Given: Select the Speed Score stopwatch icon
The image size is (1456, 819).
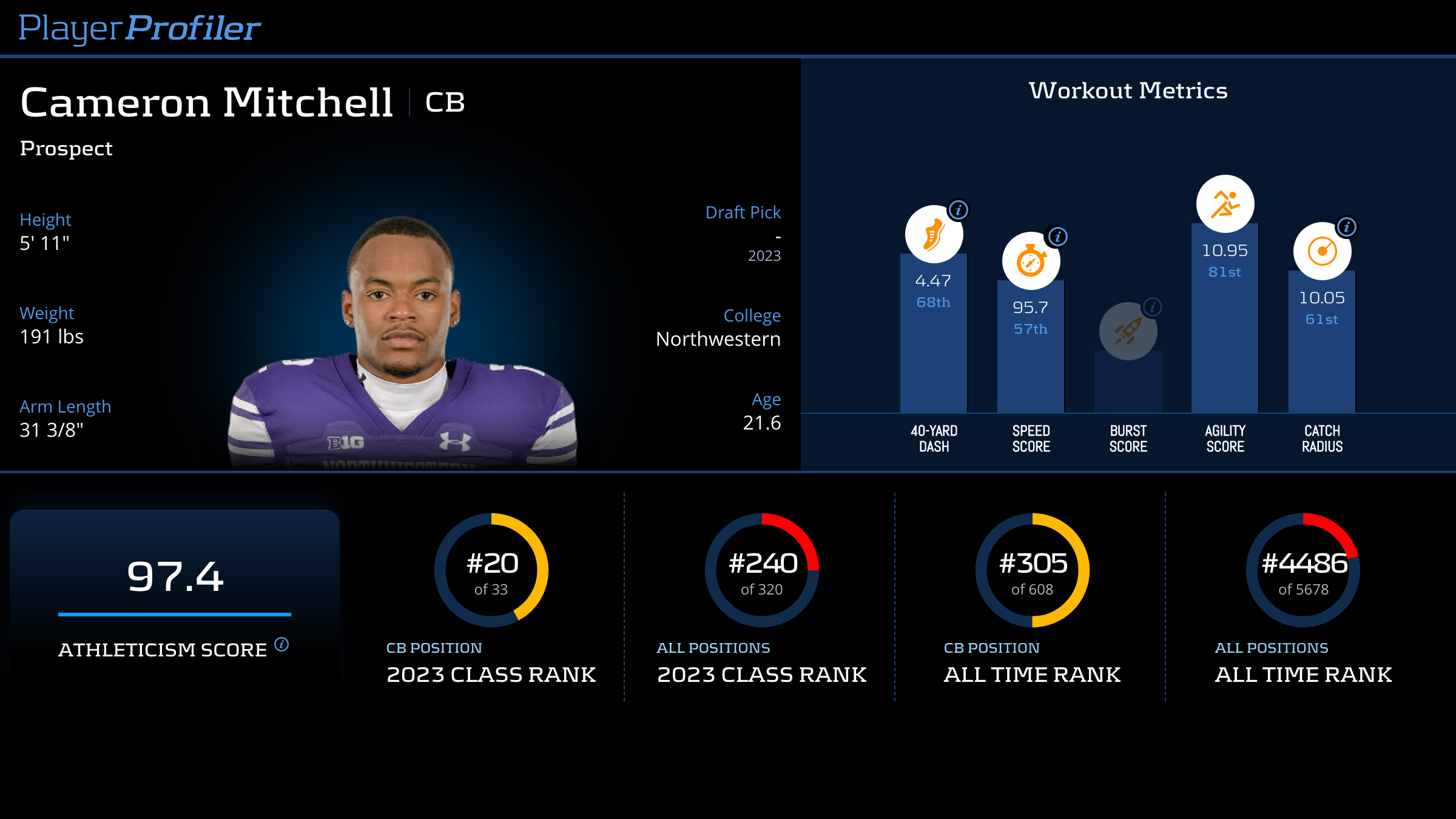Looking at the screenshot, I should [x=1031, y=261].
